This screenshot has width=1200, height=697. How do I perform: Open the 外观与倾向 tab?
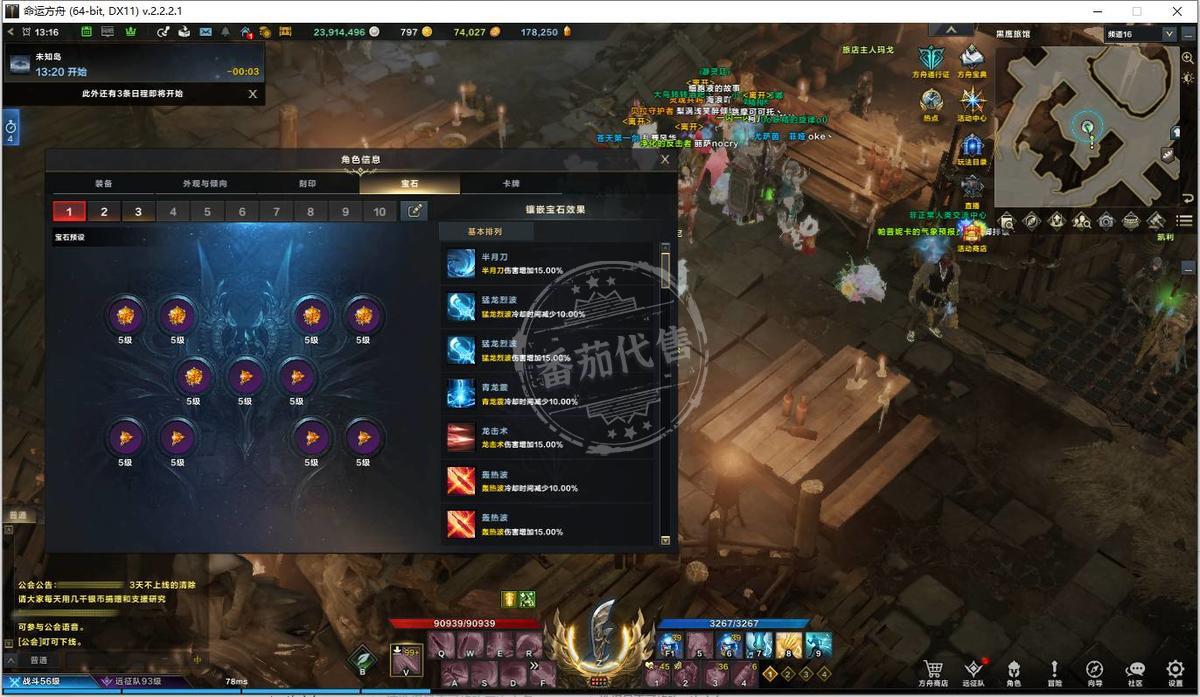point(205,184)
